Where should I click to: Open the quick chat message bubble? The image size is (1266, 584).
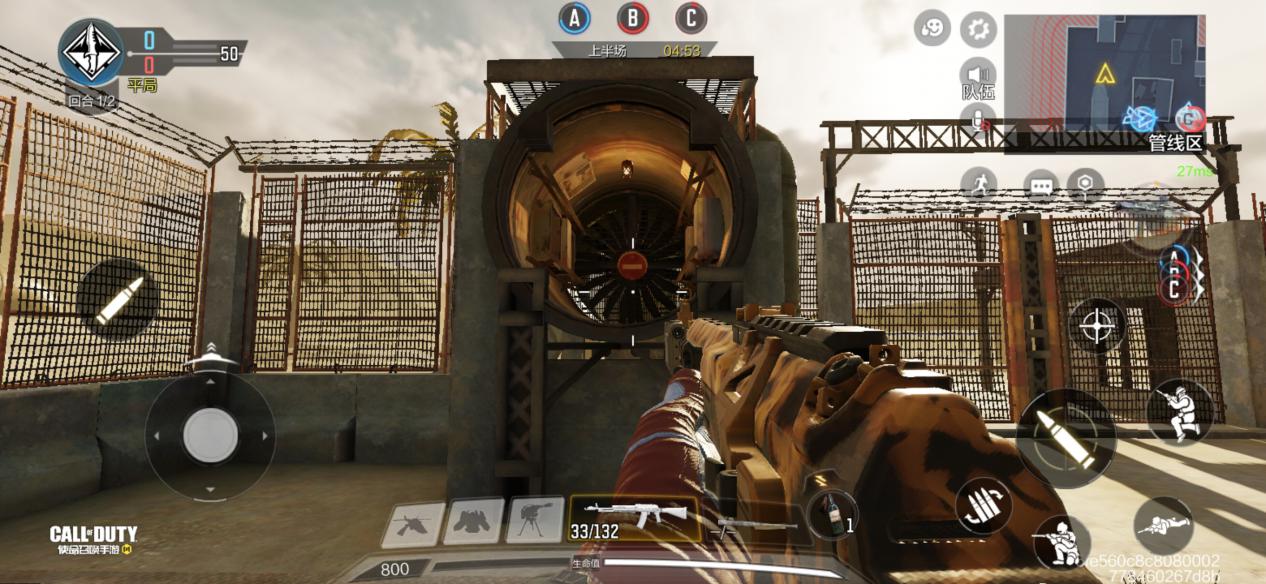pyautogui.click(x=1041, y=185)
